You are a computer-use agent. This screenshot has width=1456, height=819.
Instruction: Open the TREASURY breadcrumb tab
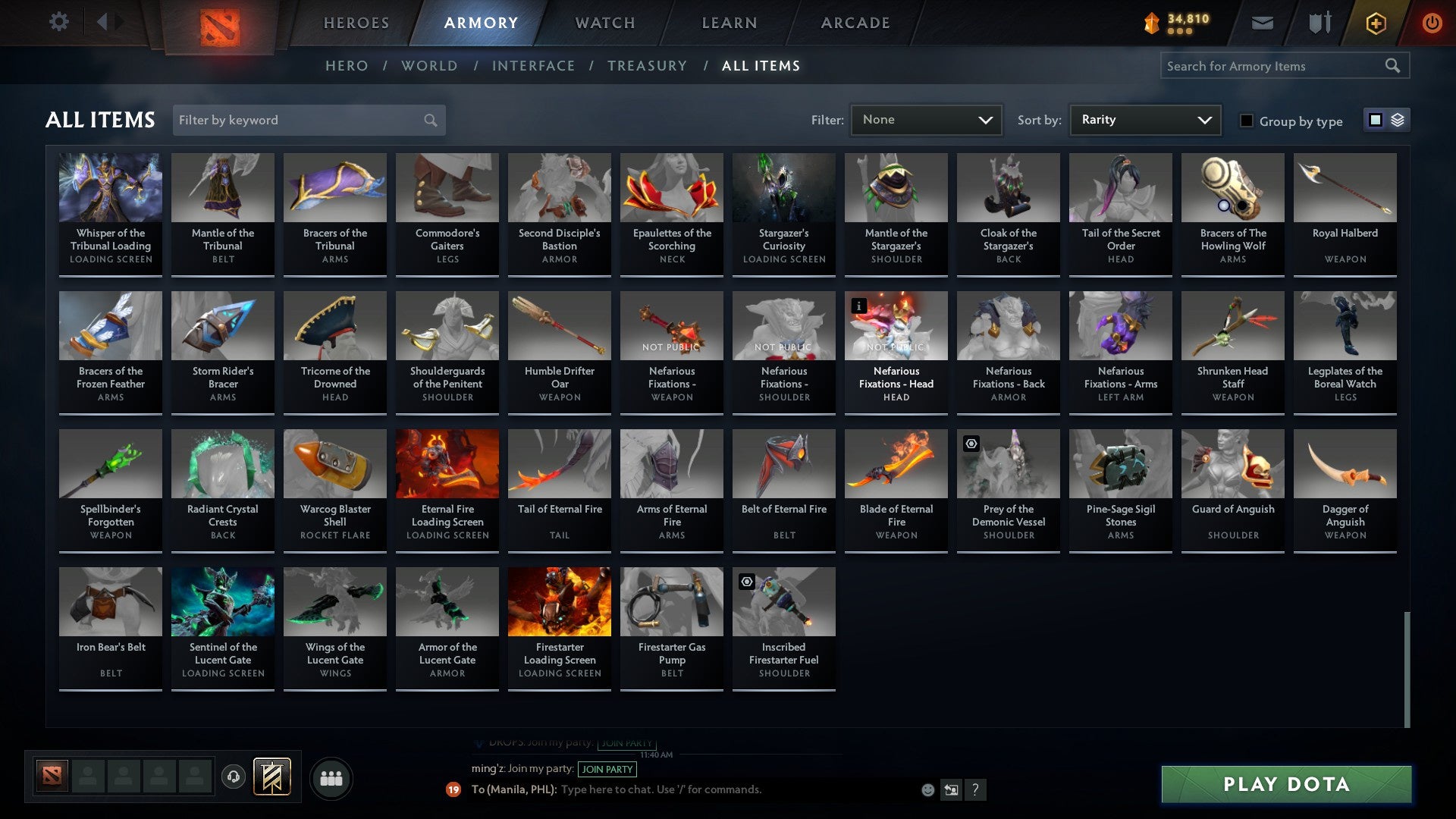click(648, 65)
